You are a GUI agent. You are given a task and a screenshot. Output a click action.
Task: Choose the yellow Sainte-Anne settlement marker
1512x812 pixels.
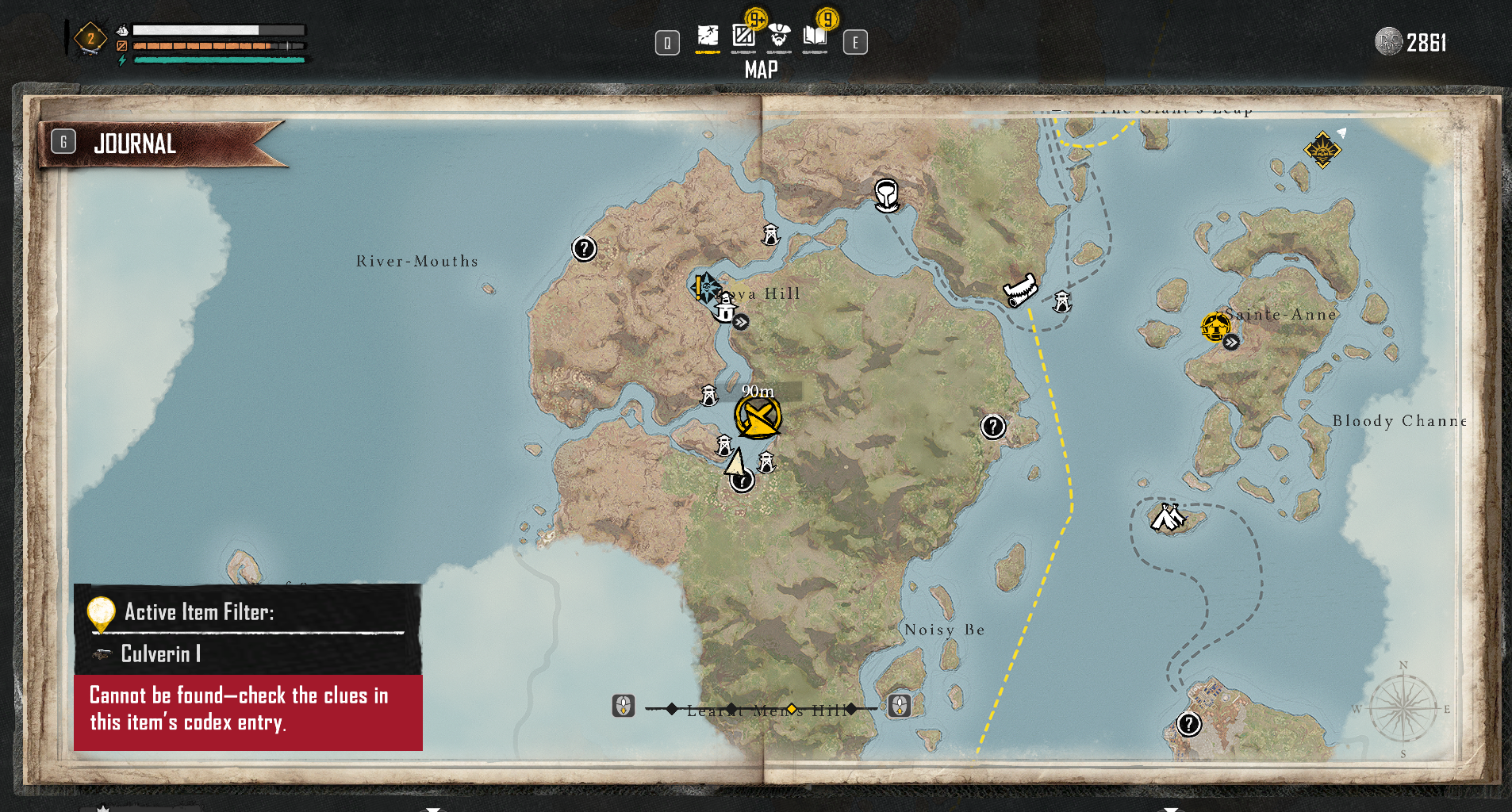[x=1215, y=327]
